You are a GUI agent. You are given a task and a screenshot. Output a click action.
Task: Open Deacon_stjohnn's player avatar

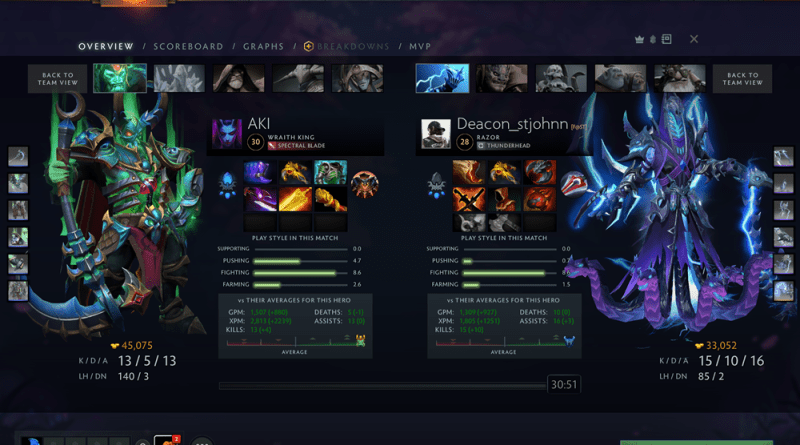(x=436, y=134)
